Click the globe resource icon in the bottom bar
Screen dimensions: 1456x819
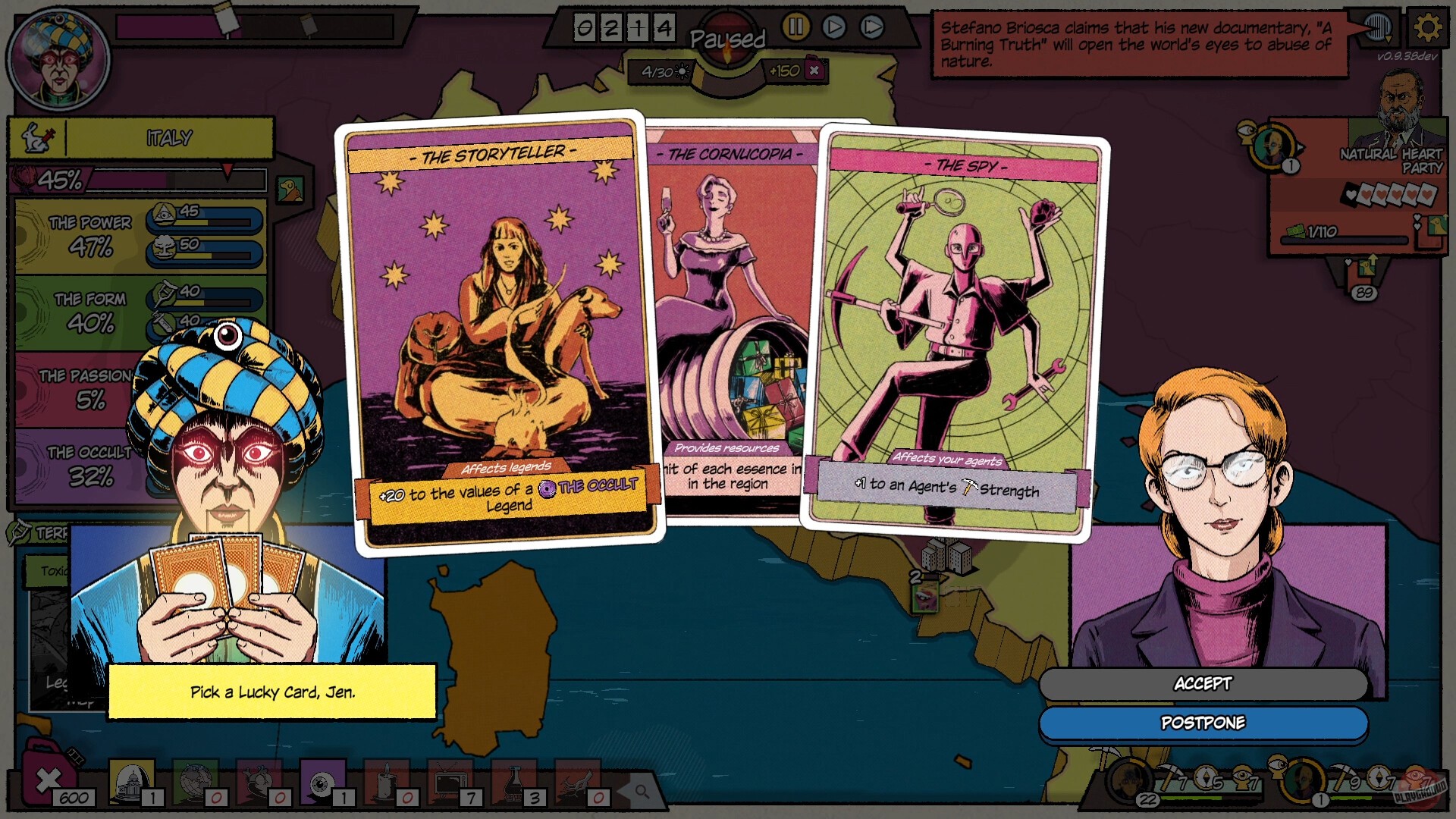tap(193, 783)
